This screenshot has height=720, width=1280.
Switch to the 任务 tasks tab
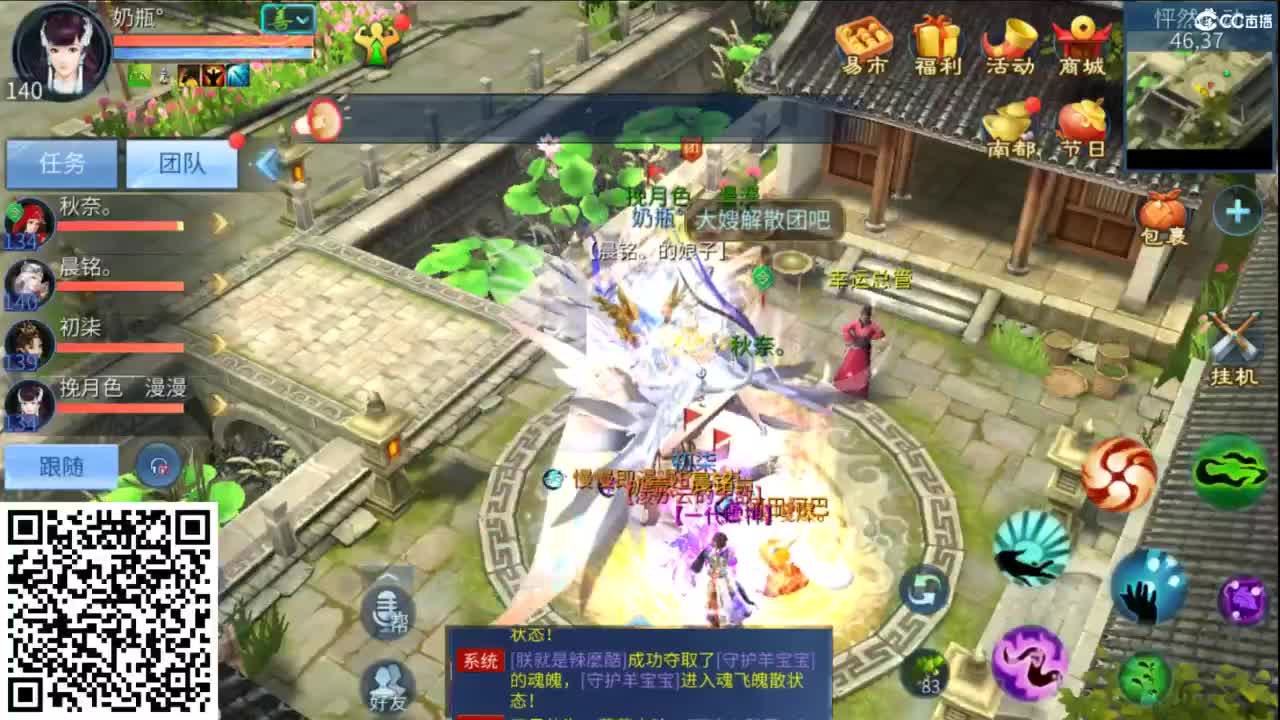(62, 165)
